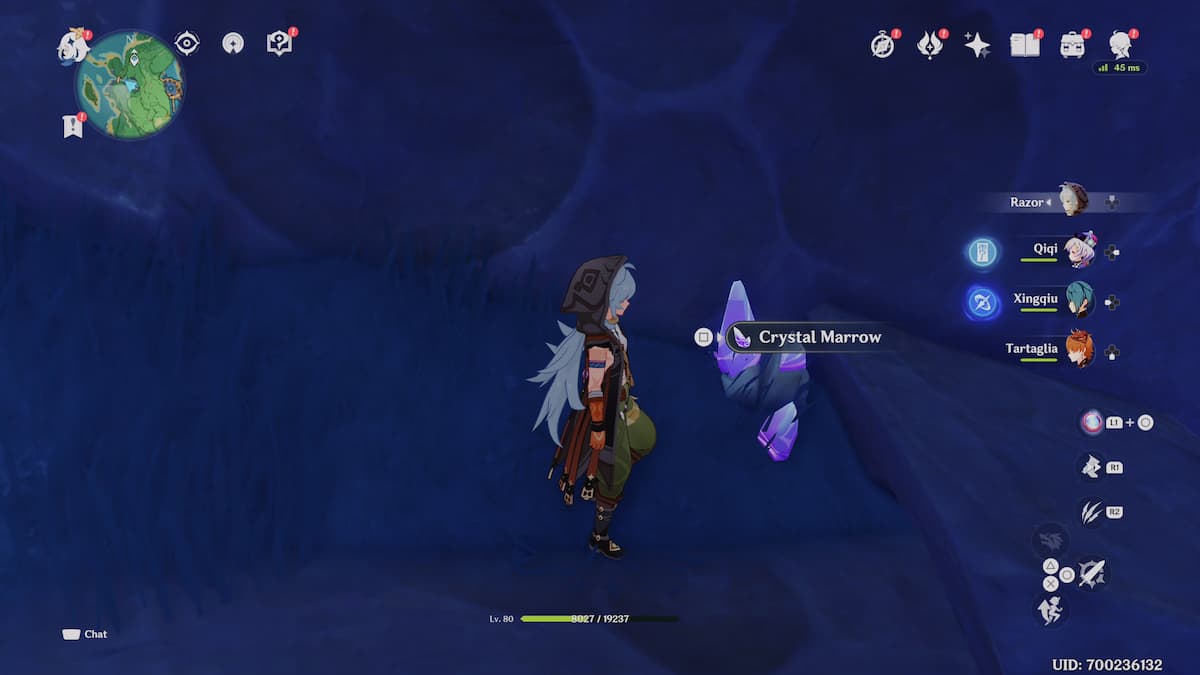Open the Adventurer Handbook book icon
Viewport: 1200px width, 675px height.
click(x=1024, y=44)
